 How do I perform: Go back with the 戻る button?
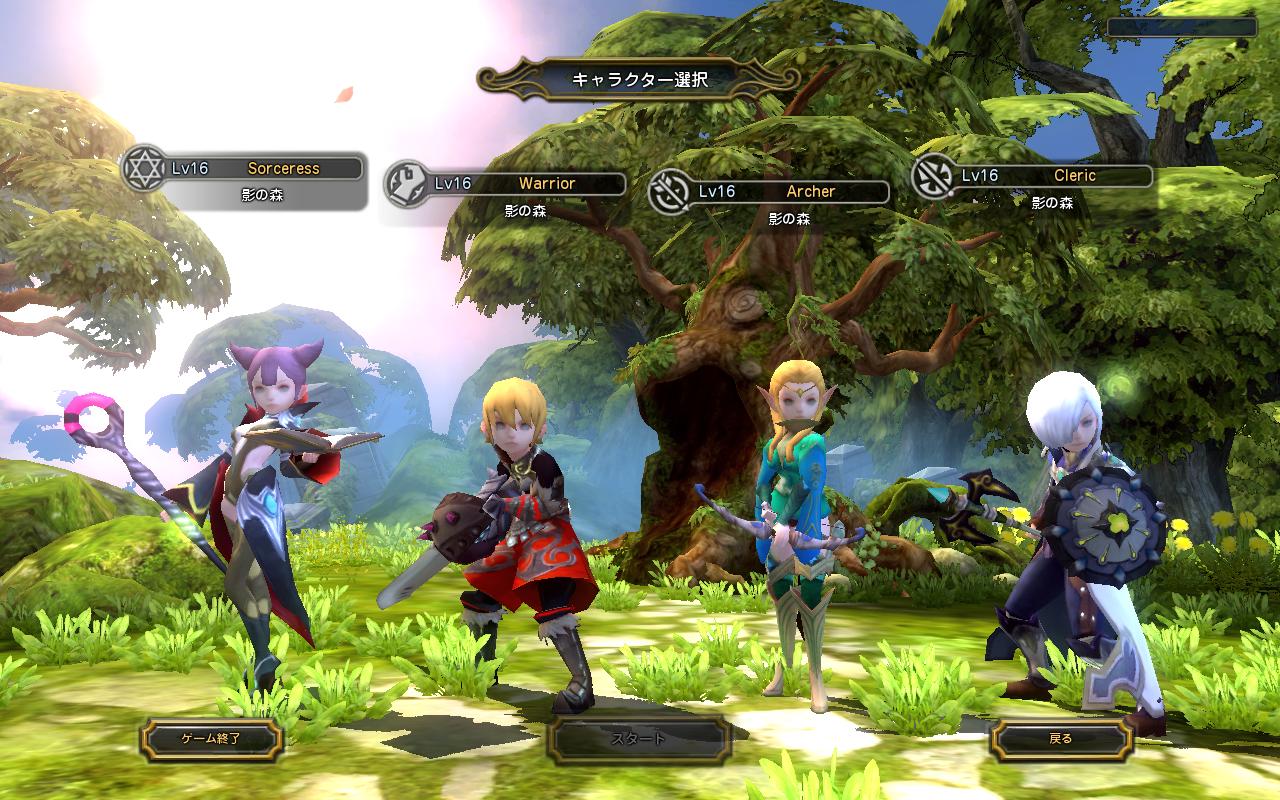pos(1061,740)
